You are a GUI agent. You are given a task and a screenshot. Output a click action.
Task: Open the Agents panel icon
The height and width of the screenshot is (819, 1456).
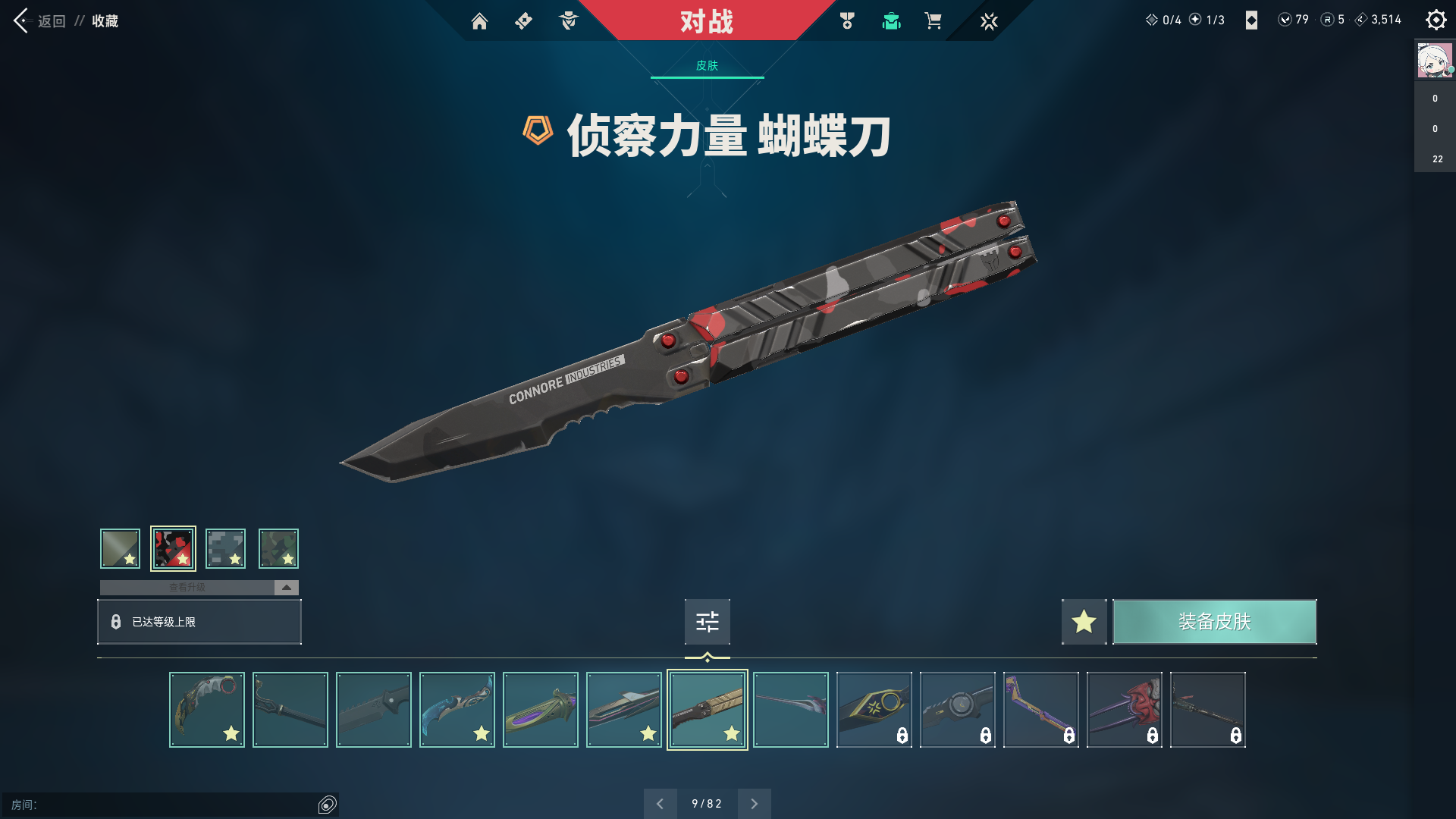[x=567, y=21]
